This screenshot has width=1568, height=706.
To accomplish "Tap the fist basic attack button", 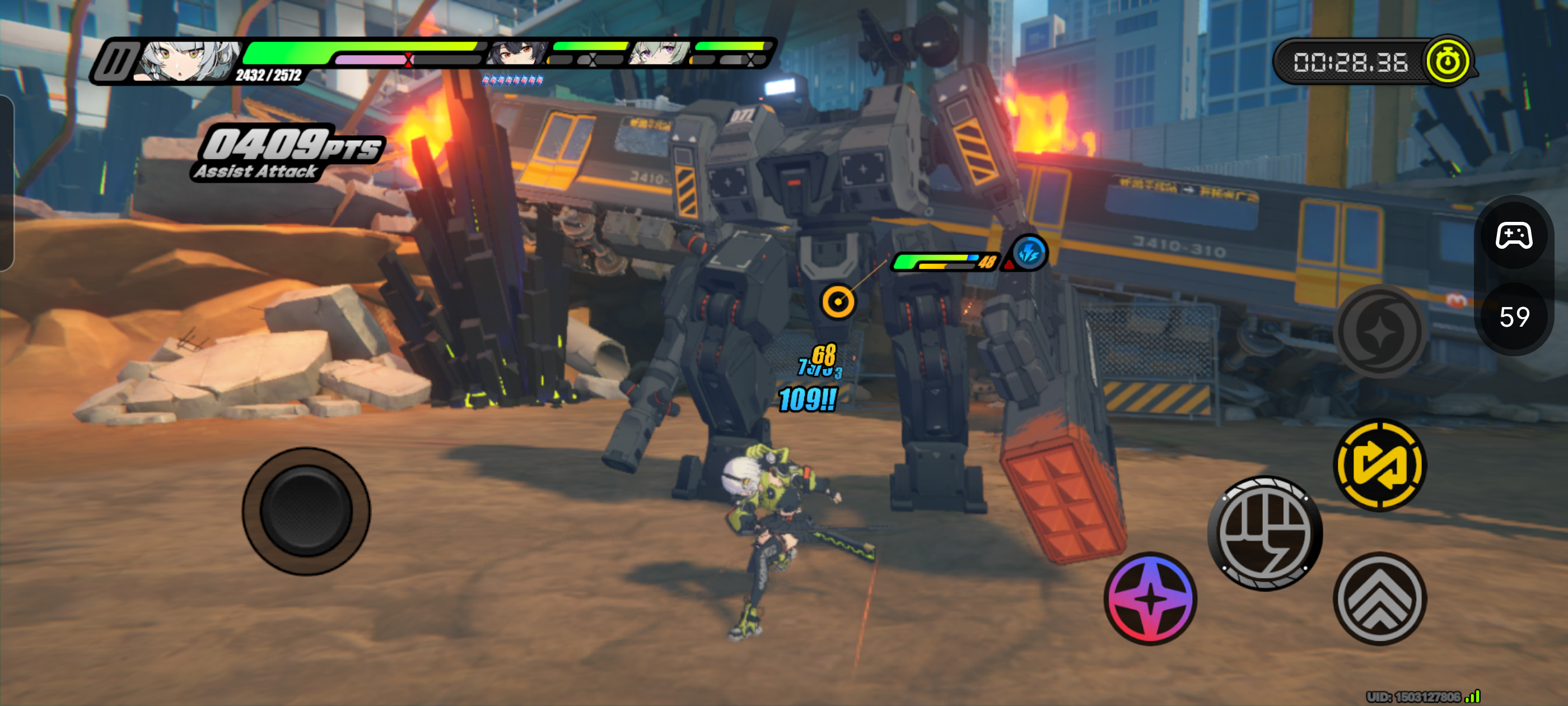I will point(1265,533).
